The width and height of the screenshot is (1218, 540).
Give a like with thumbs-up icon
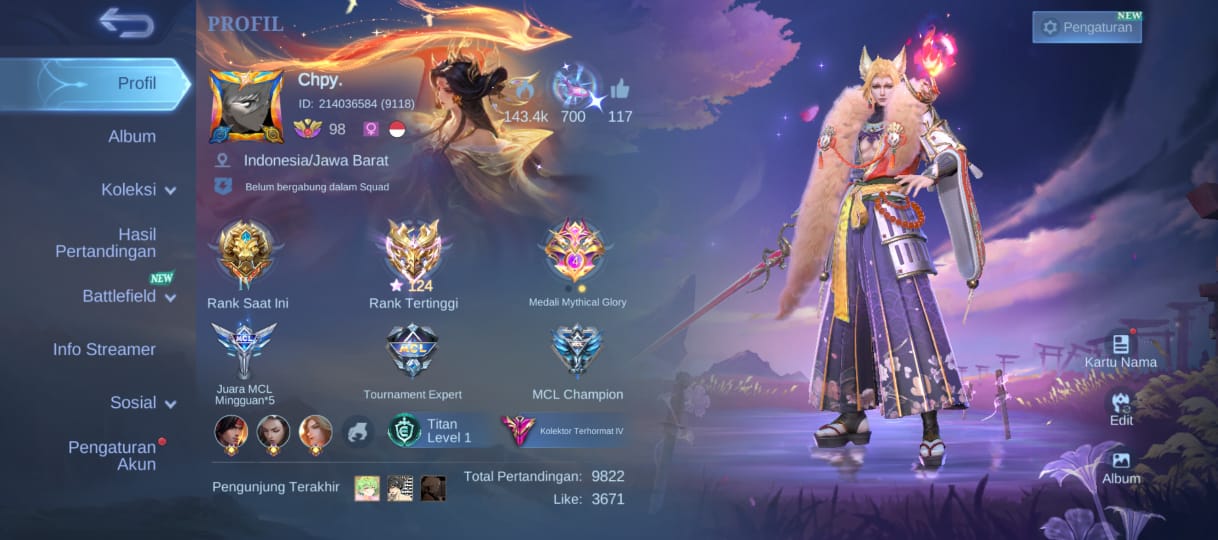click(620, 89)
